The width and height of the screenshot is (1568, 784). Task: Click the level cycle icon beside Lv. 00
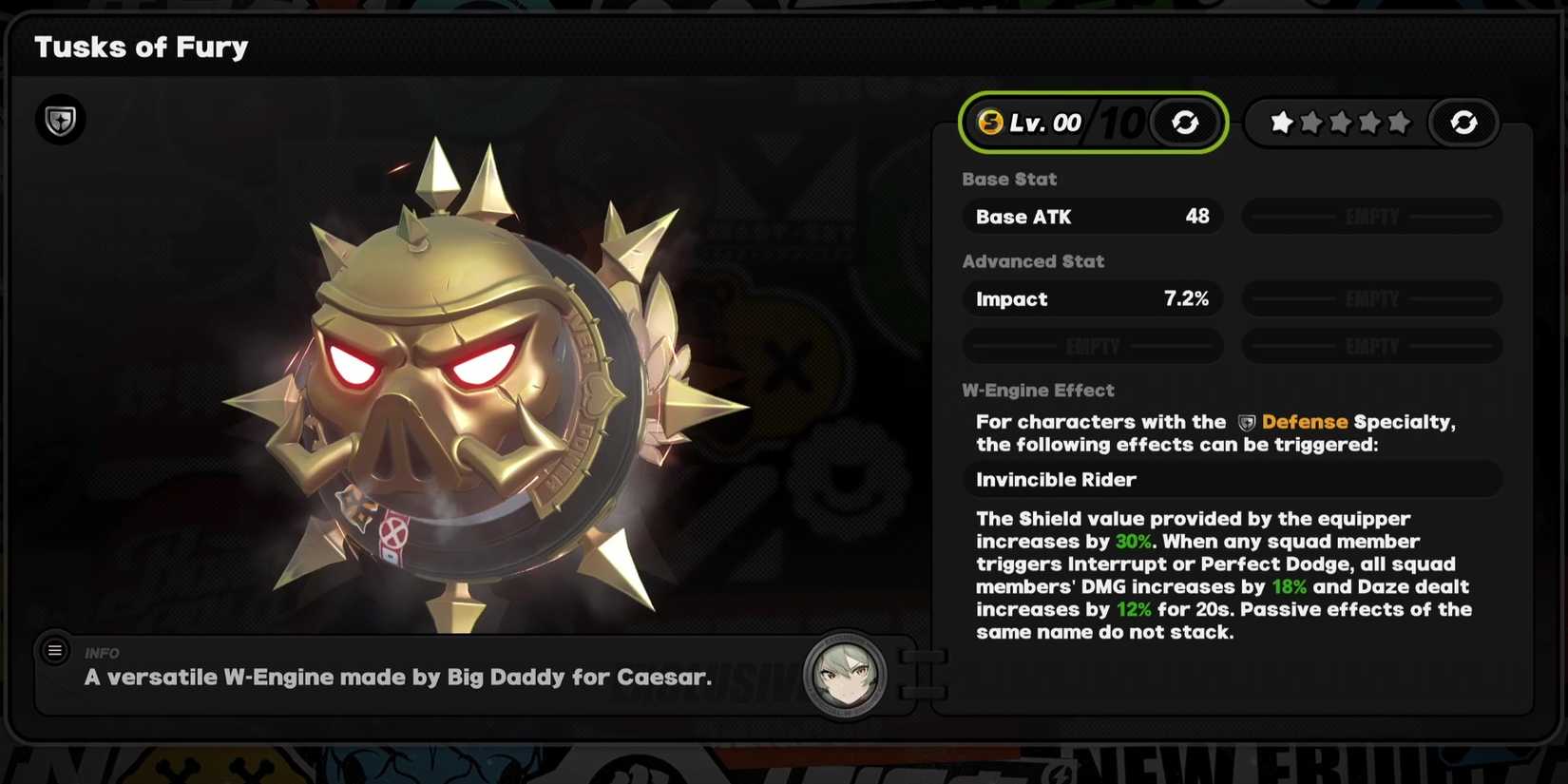(x=1185, y=122)
